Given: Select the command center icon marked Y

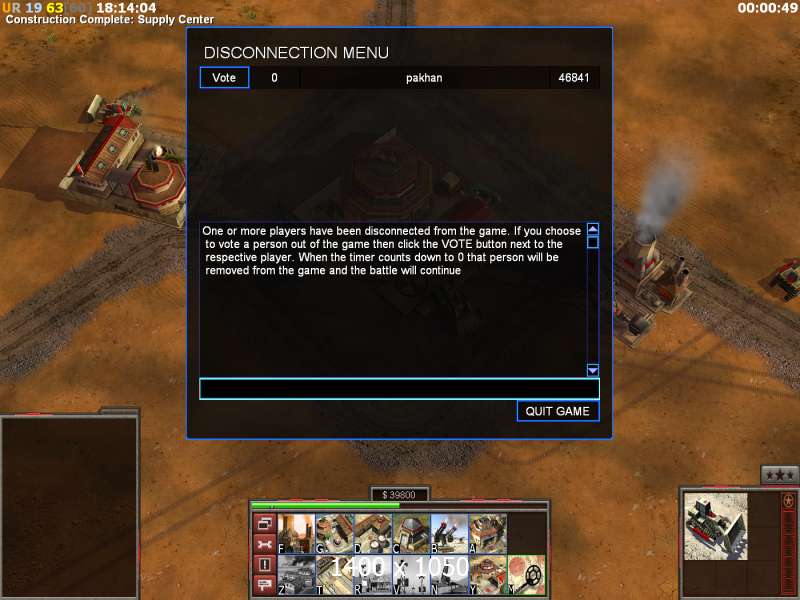Looking at the screenshot, I should point(488,574).
